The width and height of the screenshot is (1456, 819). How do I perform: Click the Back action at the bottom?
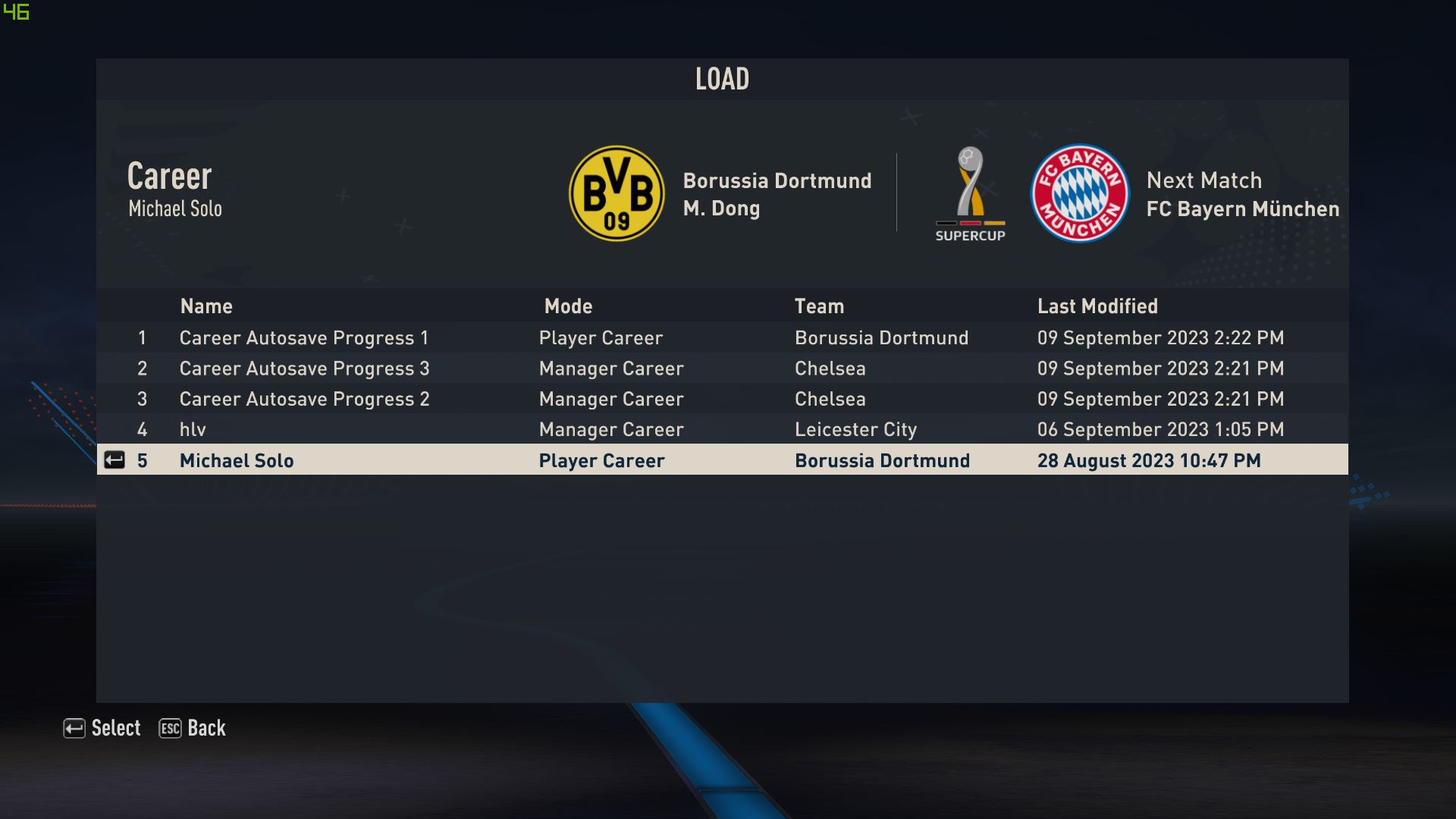pyautogui.click(x=206, y=728)
